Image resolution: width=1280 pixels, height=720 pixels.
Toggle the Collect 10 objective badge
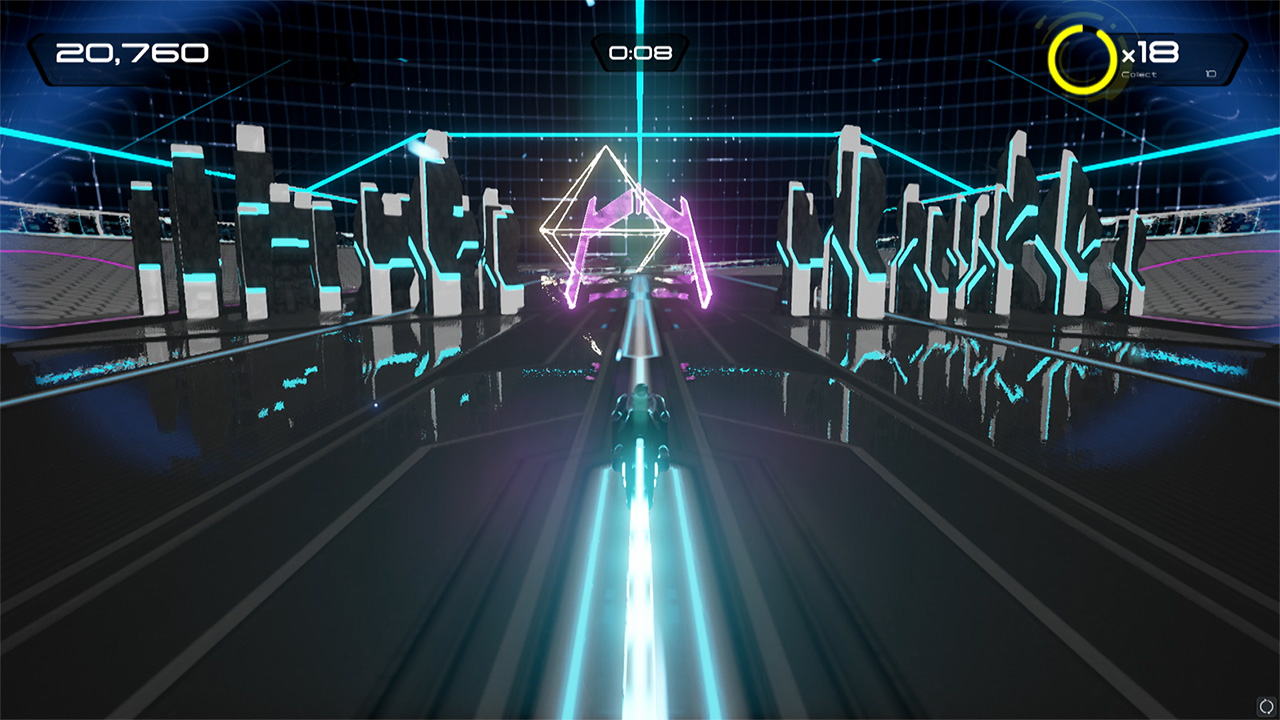point(1170,73)
